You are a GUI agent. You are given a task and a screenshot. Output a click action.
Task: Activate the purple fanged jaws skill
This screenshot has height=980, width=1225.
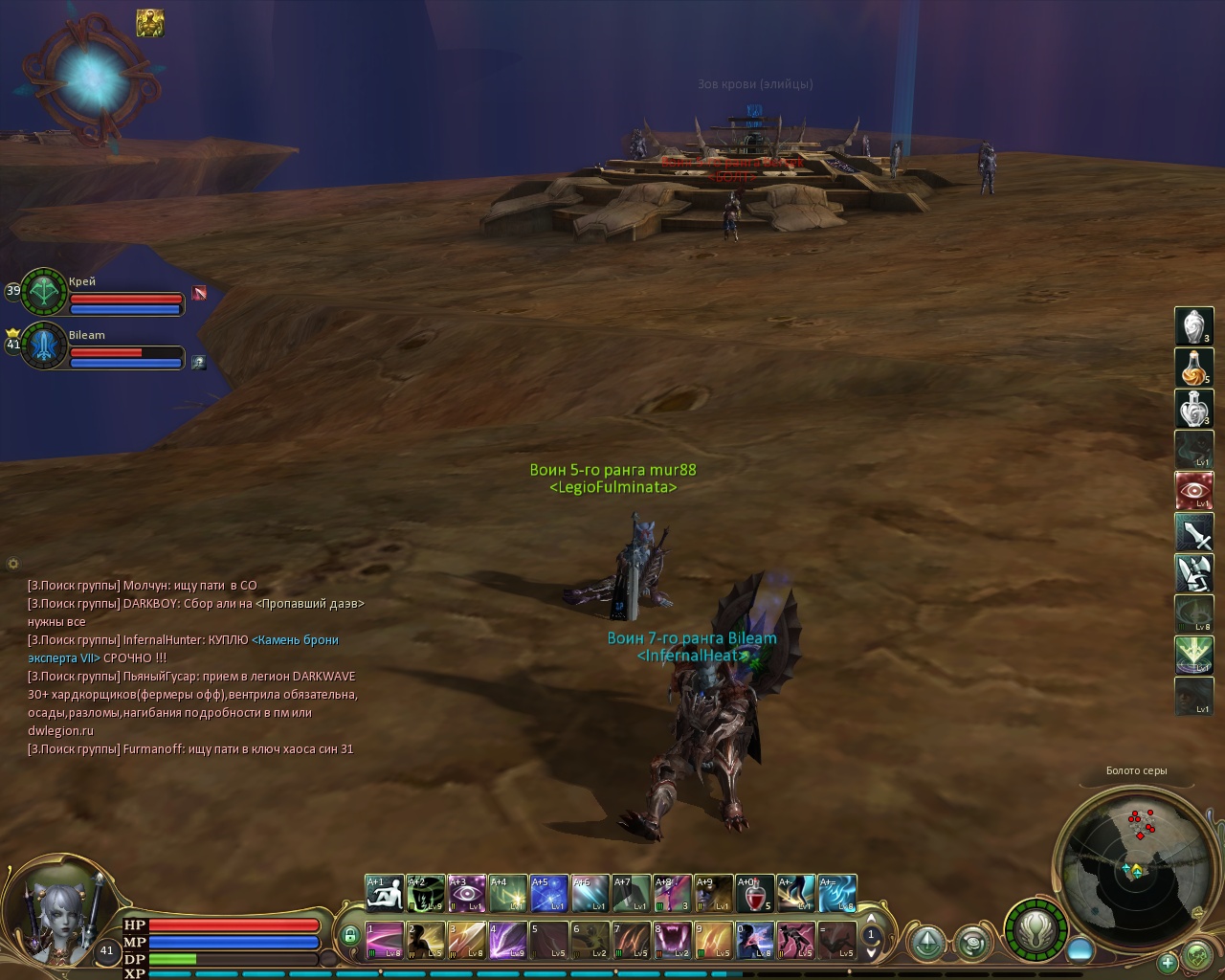673,940
